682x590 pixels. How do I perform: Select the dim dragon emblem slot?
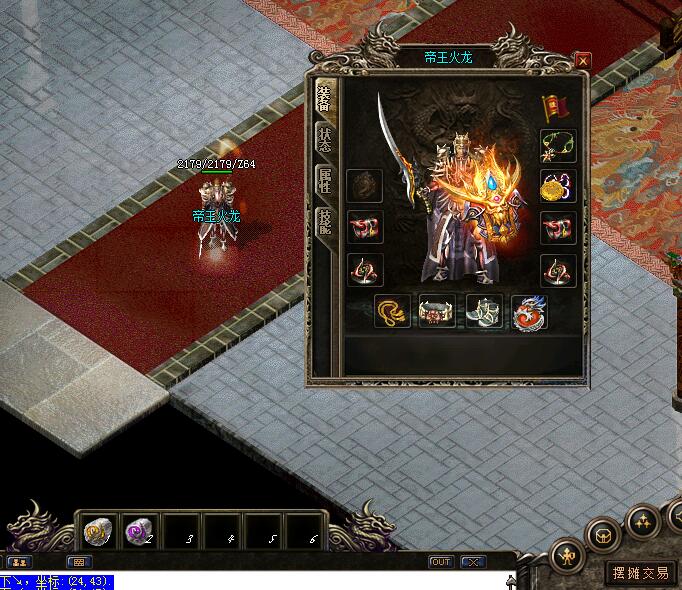pos(364,187)
